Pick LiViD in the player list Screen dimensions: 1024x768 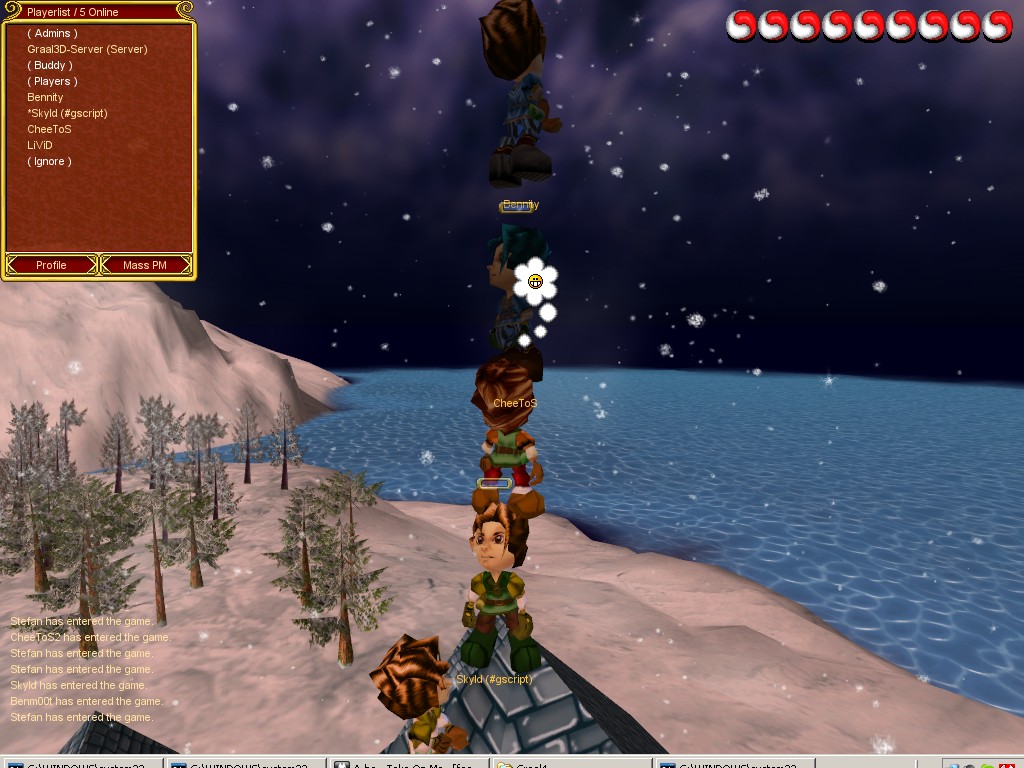click(39, 145)
